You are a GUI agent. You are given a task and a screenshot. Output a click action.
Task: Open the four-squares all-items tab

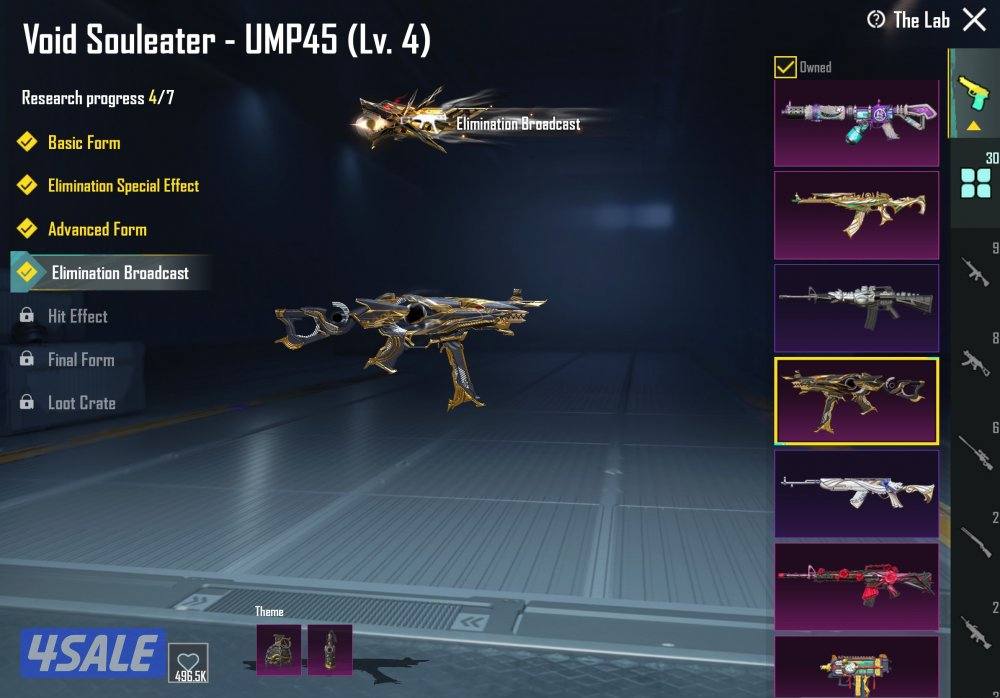click(x=974, y=185)
